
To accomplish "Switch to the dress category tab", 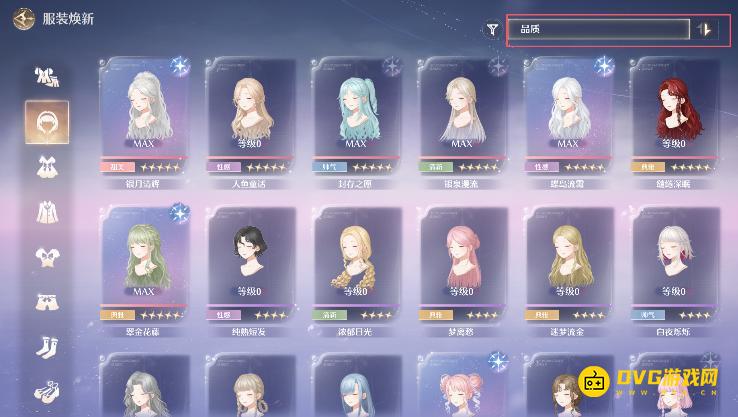I will (x=47, y=166).
